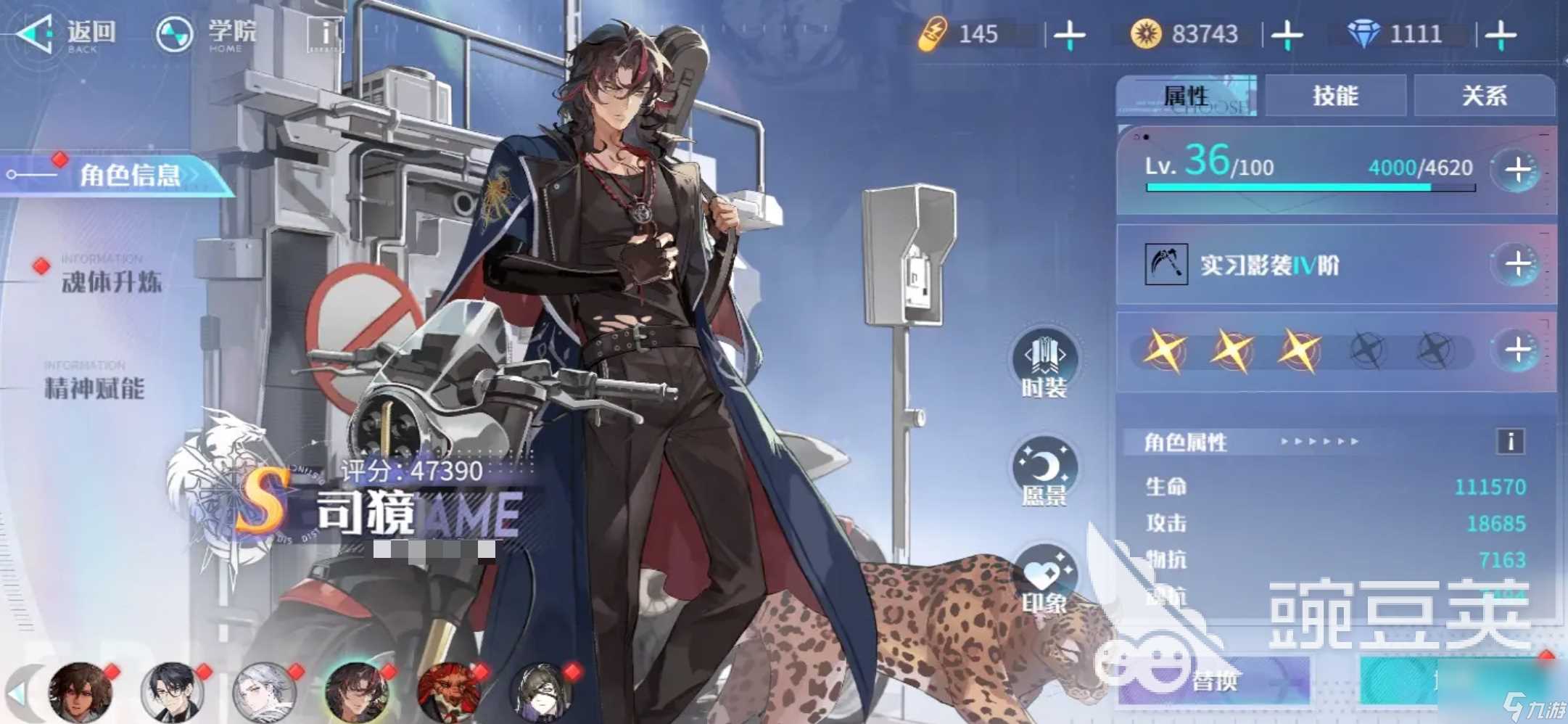Switch to the 技能 tab
1568x724 pixels.
tap(1334, 96)
